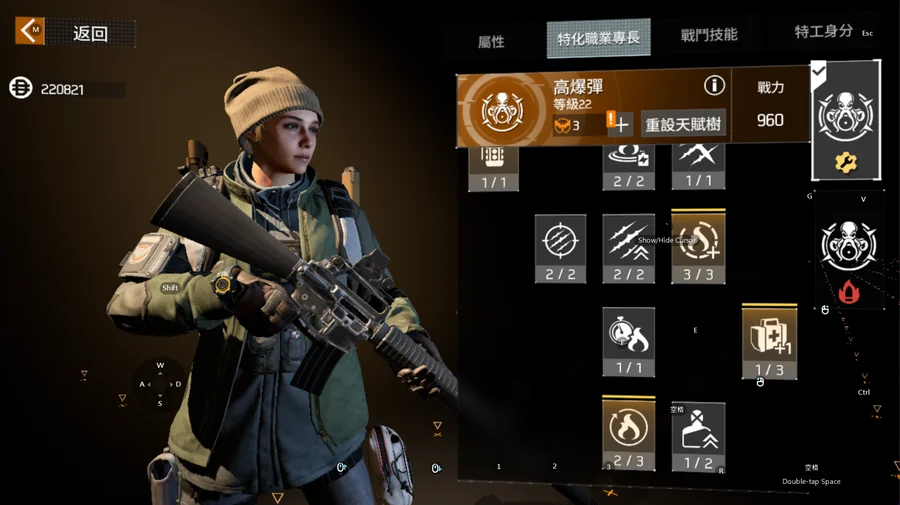
Task: Select the specialization icon with gear badge
Action: (x=845, y=122)
